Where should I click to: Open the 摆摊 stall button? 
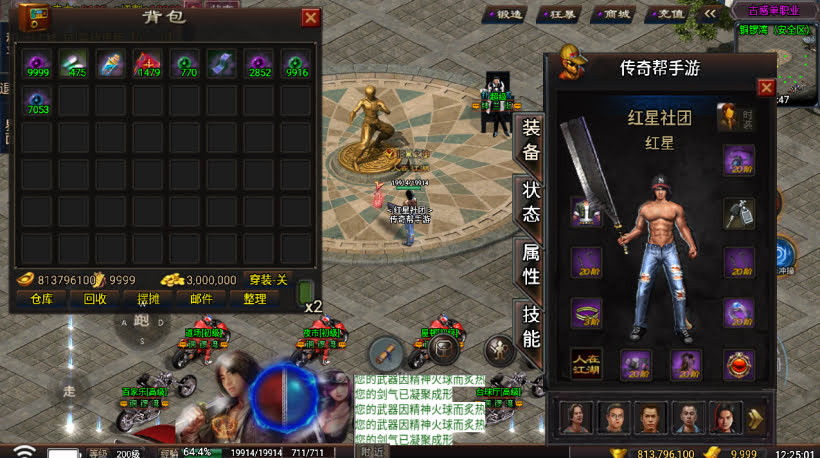coord(147,298)
